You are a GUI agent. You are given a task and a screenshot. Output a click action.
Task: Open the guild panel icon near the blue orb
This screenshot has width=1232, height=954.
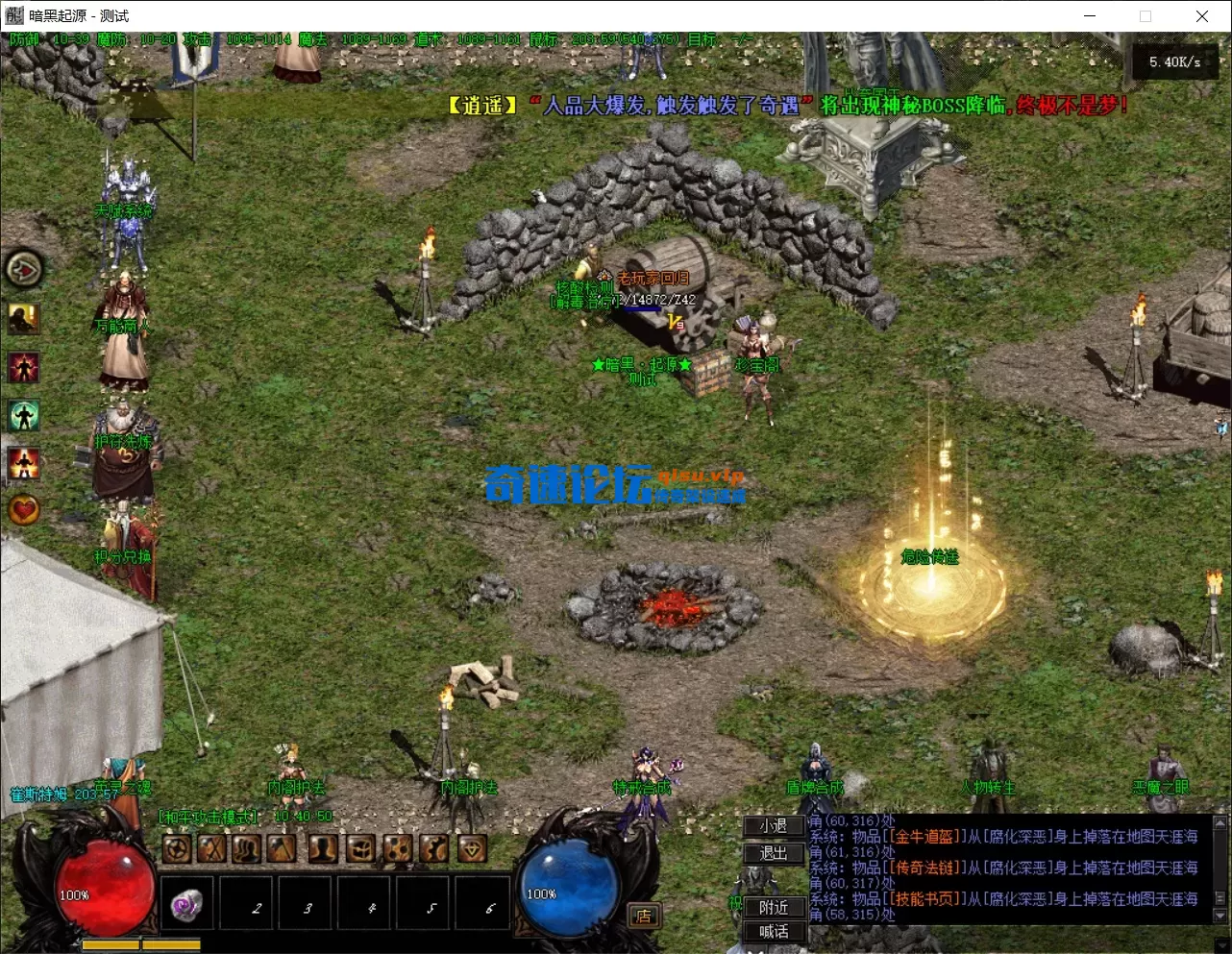tap(433, 848)
